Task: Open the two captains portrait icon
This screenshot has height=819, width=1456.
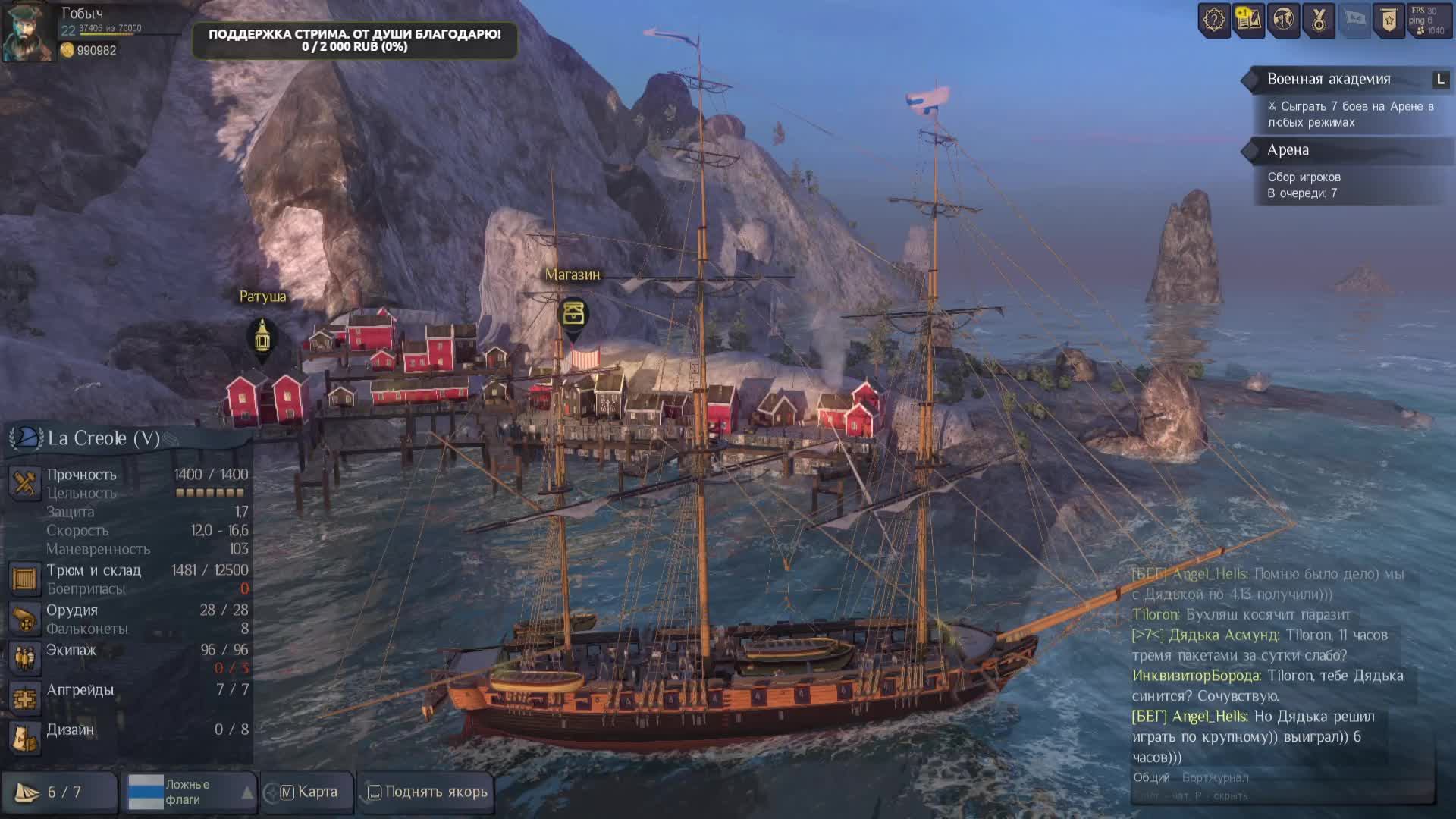Action: [1283, 20]
